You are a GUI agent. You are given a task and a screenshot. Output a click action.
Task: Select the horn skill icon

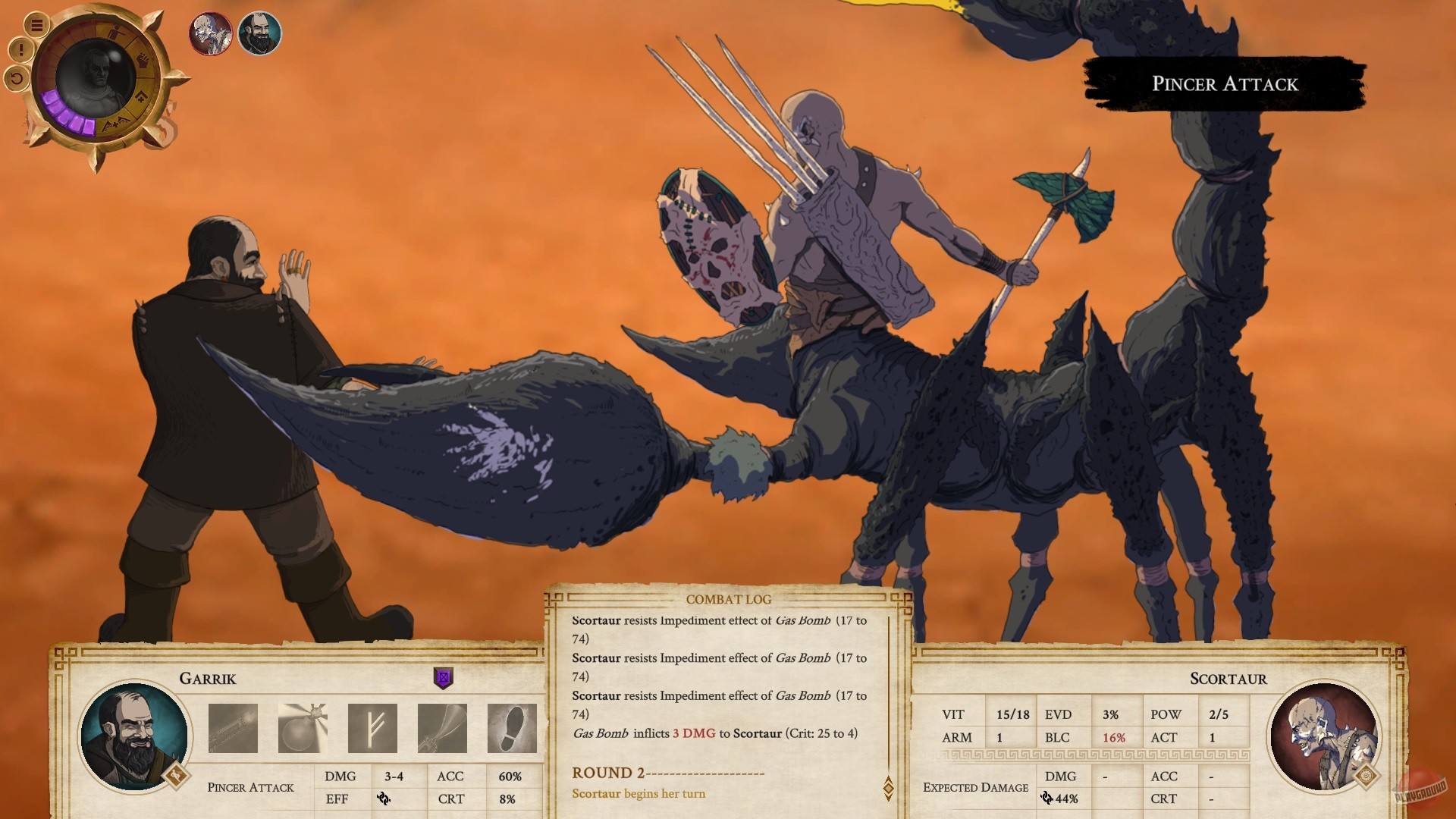click(x=442, y=727)
